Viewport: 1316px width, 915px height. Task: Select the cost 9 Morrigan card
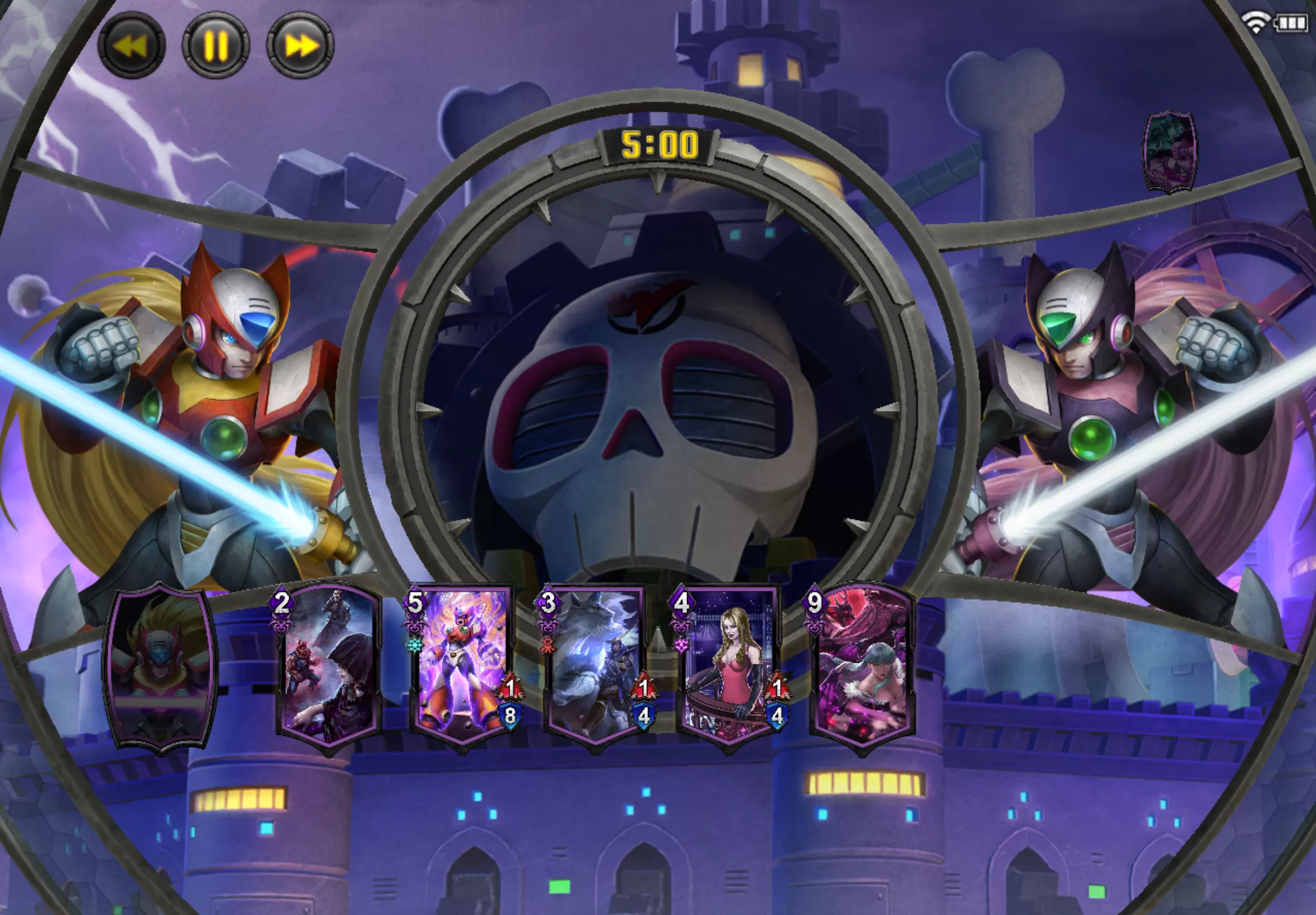[862, 667]
